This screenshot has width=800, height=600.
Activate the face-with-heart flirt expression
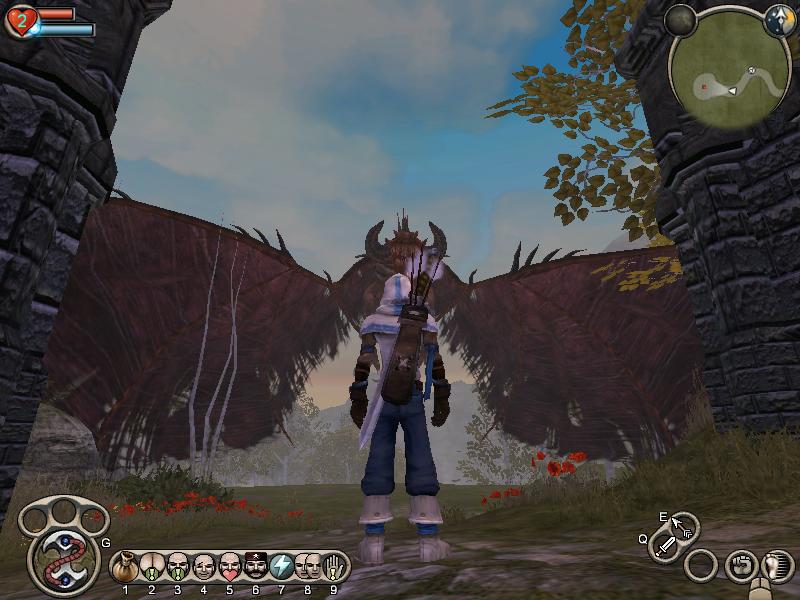pyautogui.click(x=230, y=567)
